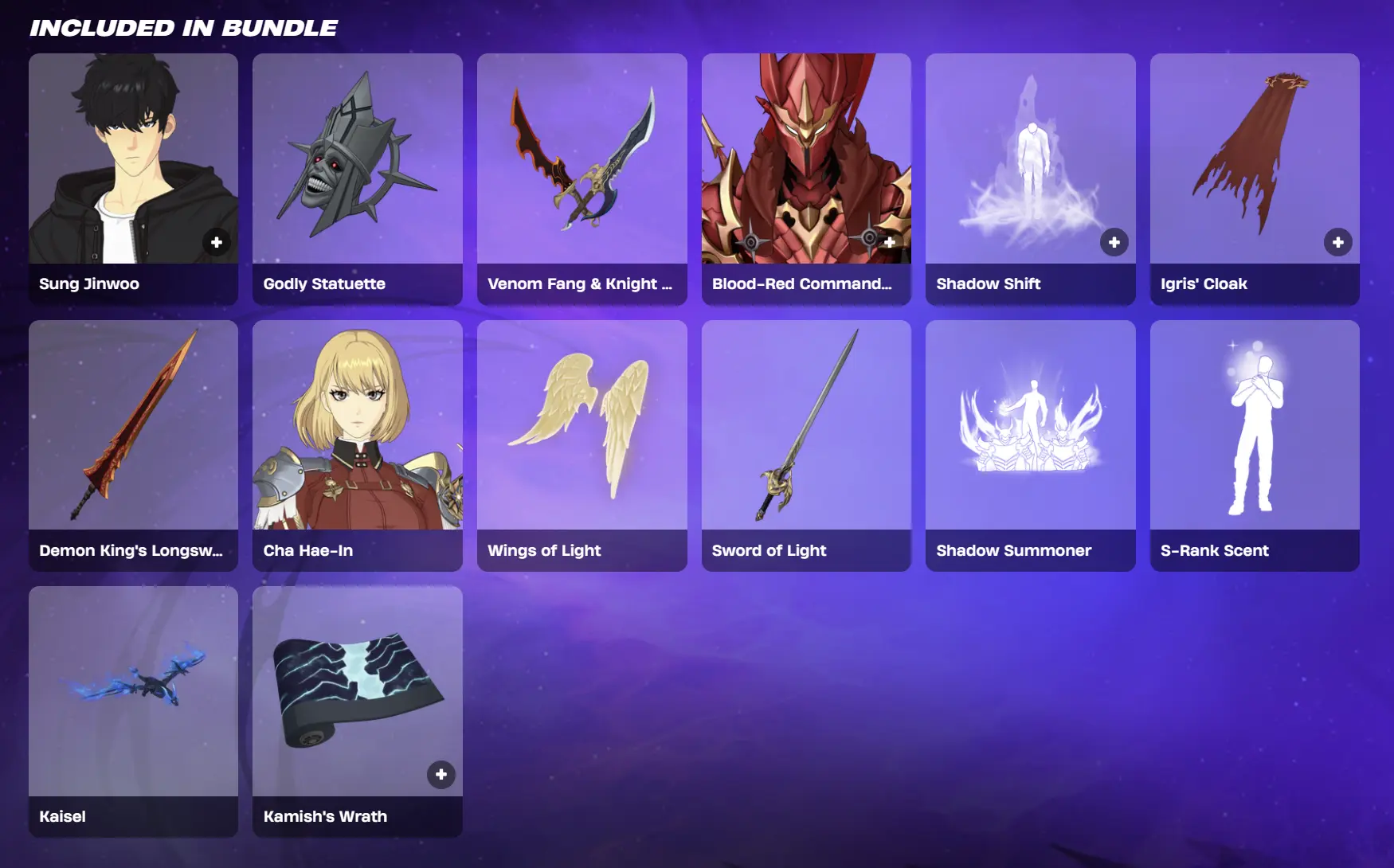The height and width of the screenshot is (868, 1394).
Task: Select the Blood-Red Commander outfit image
Action: (x=805, y=159)
